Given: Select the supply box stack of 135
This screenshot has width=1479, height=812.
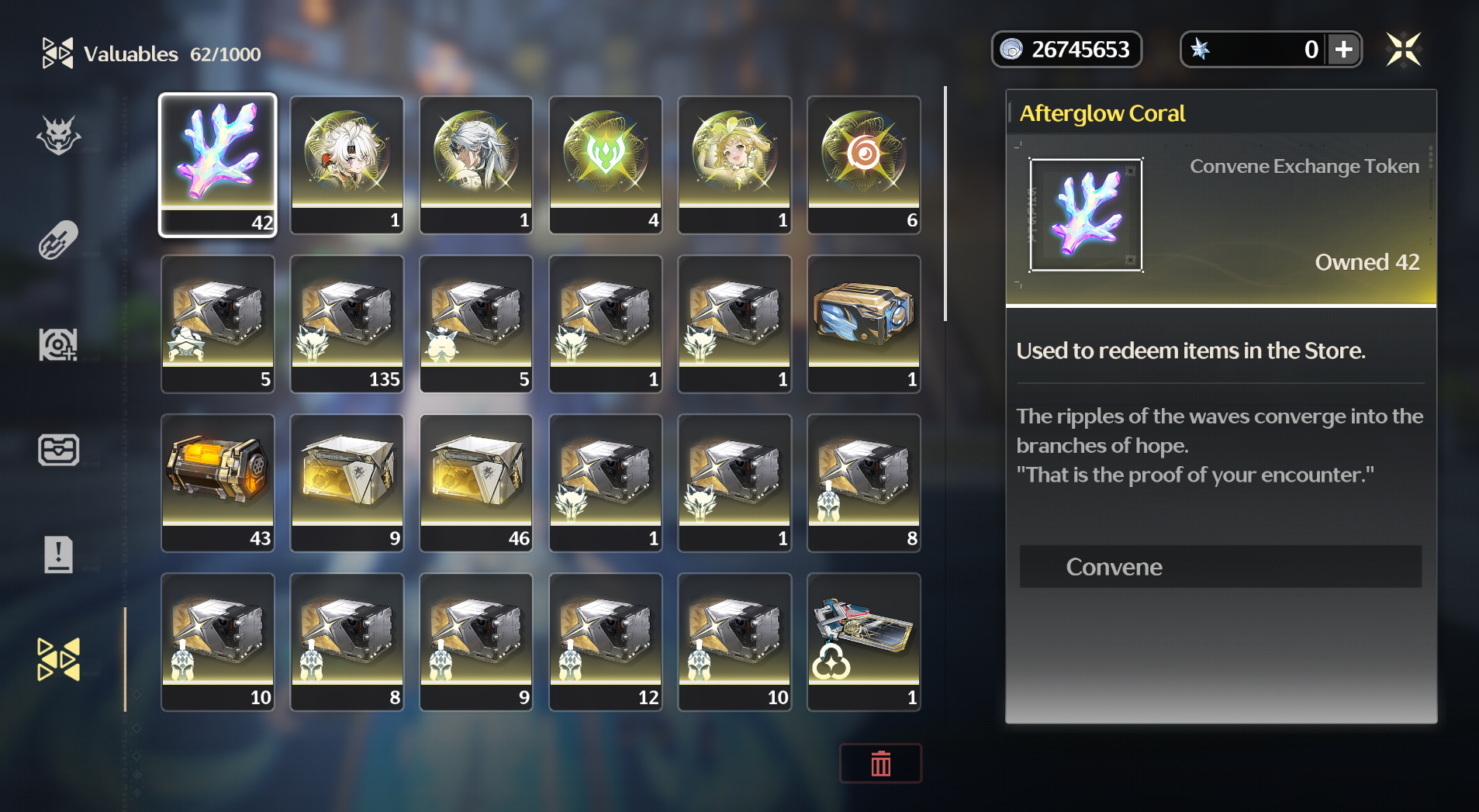Looking at the screenshot, I should point(347,323).
